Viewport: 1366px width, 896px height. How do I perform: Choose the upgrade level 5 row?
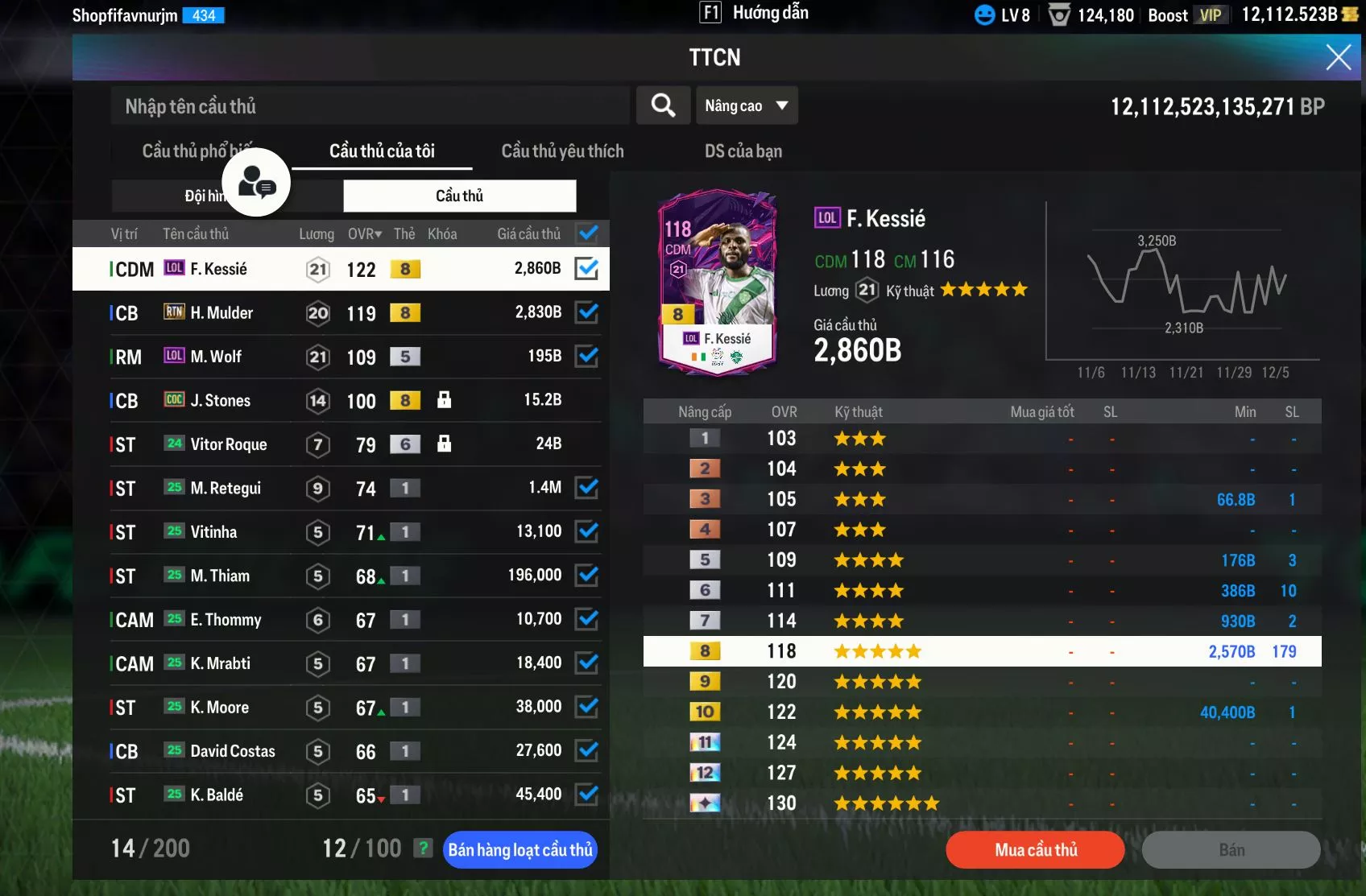982,560
